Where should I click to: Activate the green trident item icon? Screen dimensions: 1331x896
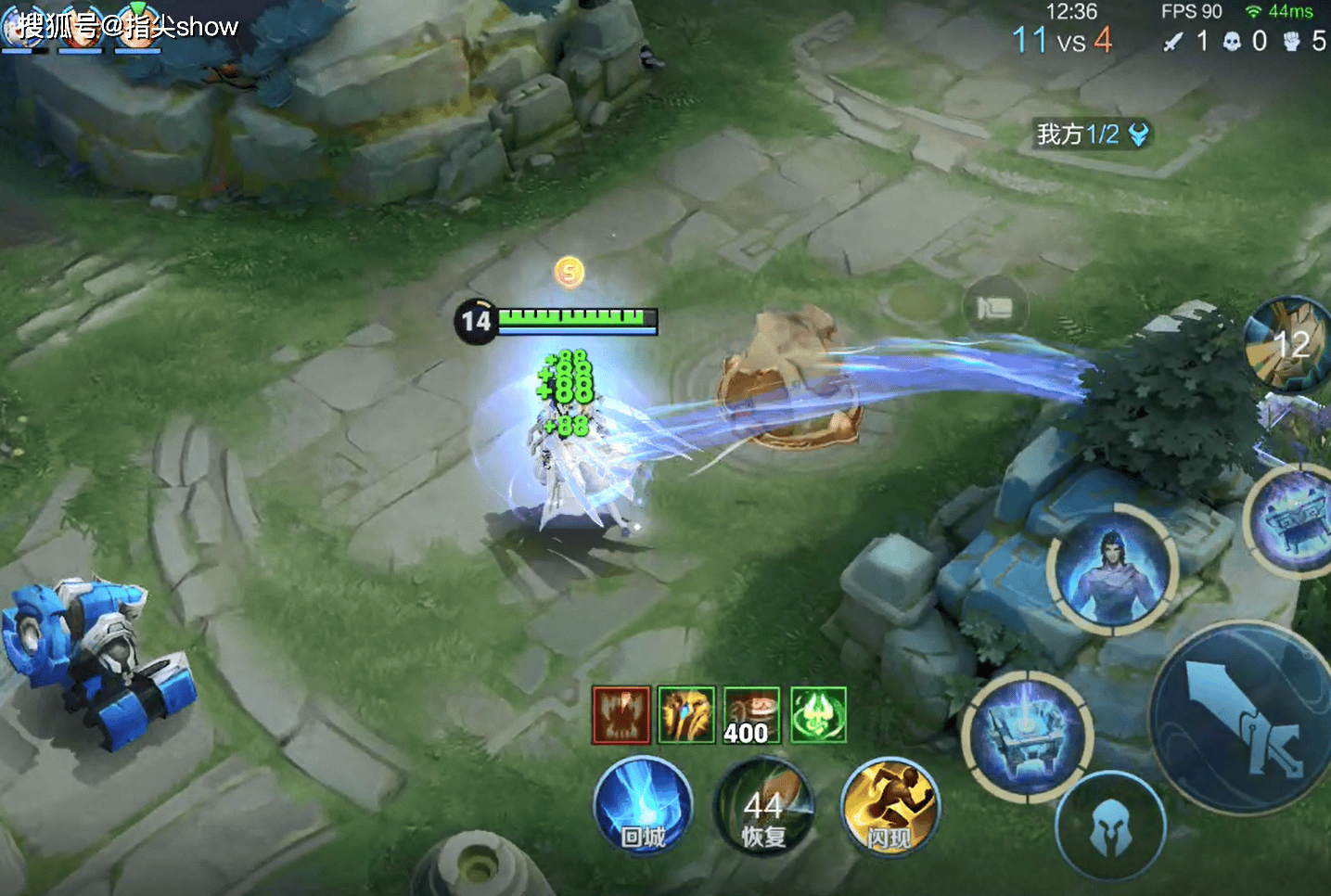click(818, 715)
